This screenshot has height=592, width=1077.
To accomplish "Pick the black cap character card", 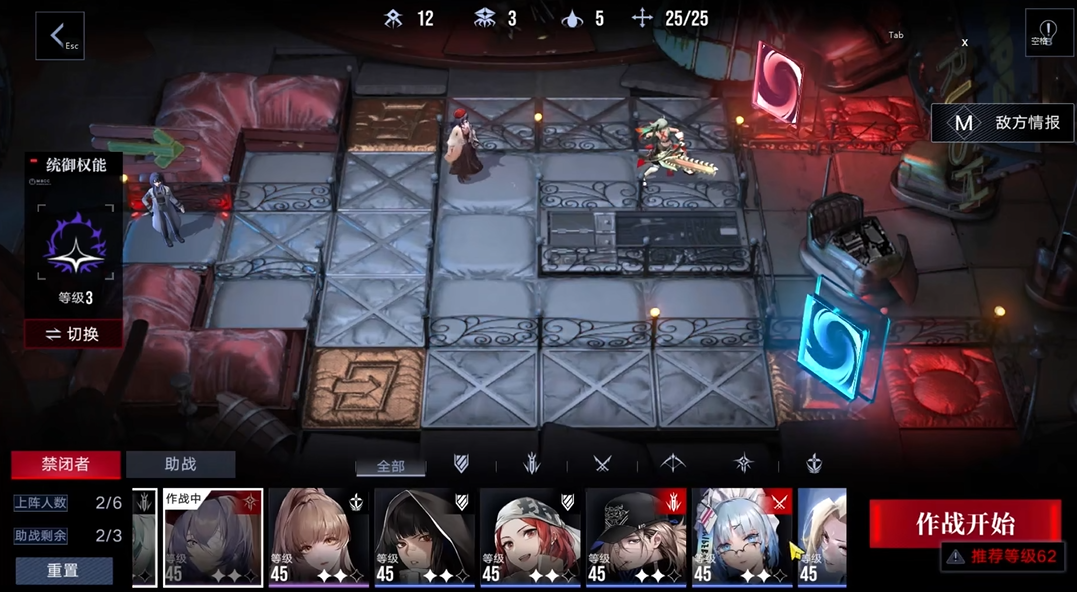I will click(636, 537).
